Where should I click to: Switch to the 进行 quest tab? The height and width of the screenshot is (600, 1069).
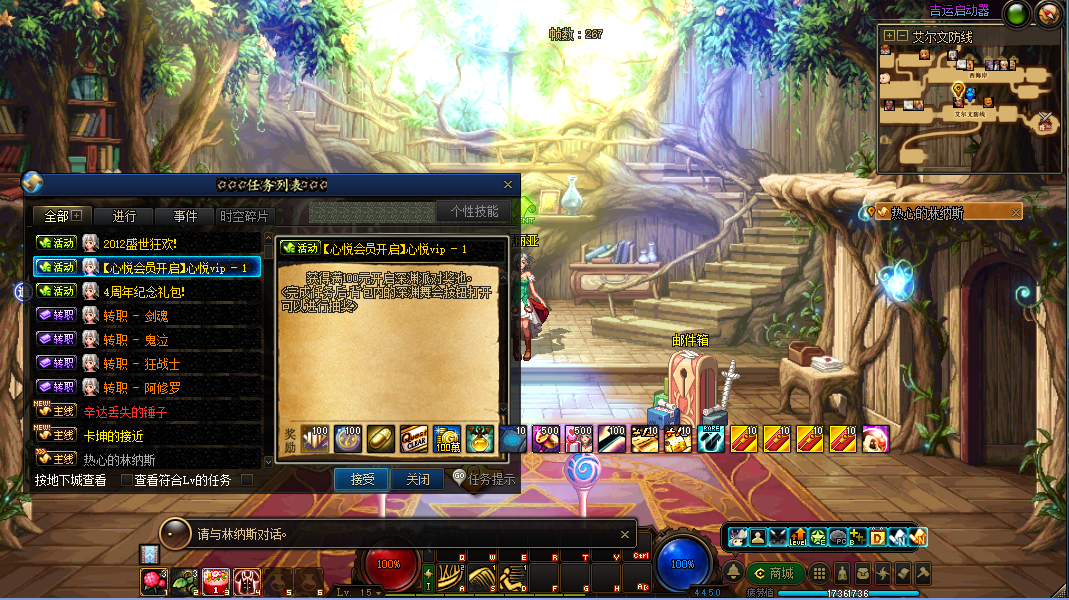pos(124,217)
